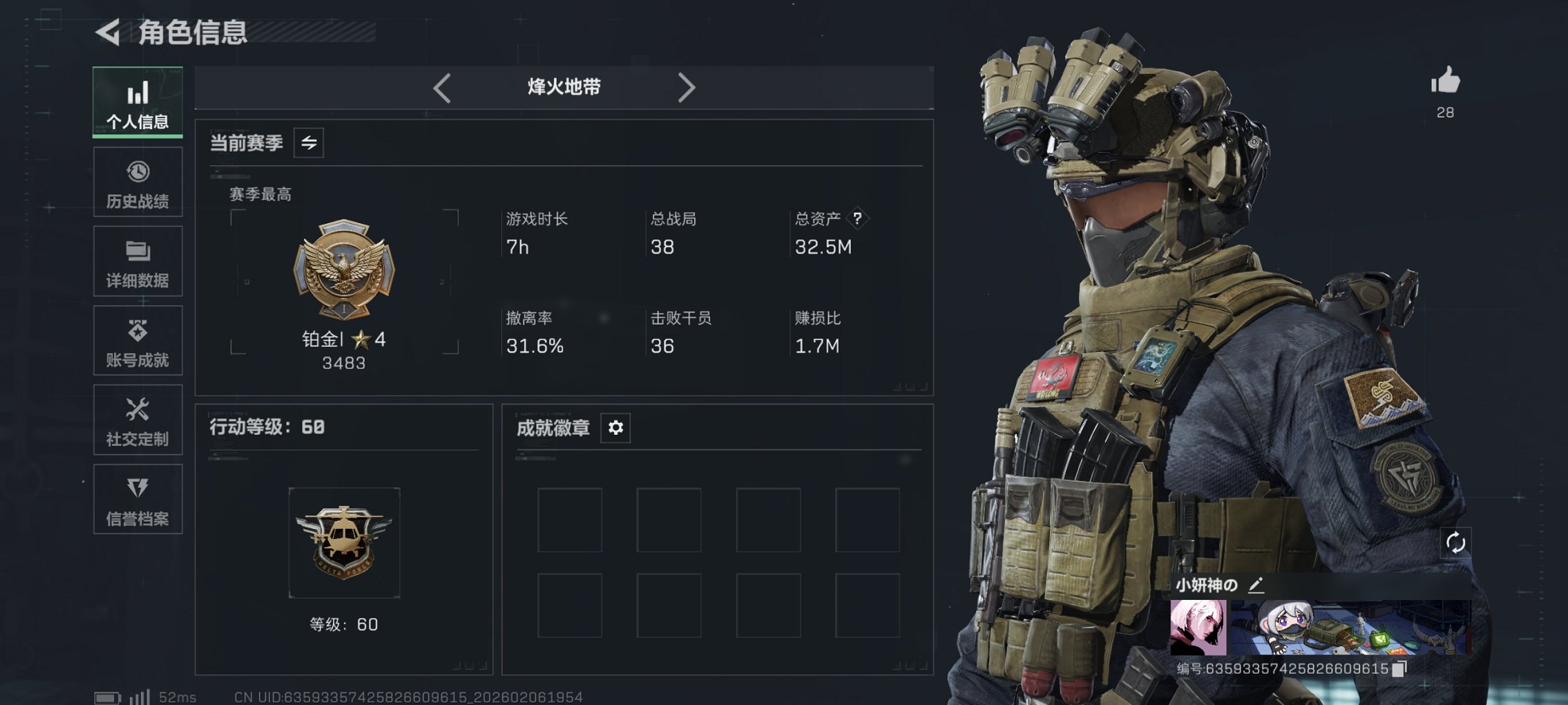The height and width of the screenshot is (705, 1568).
Task: Switch to previous mode with left arrow
Action: 441,87
